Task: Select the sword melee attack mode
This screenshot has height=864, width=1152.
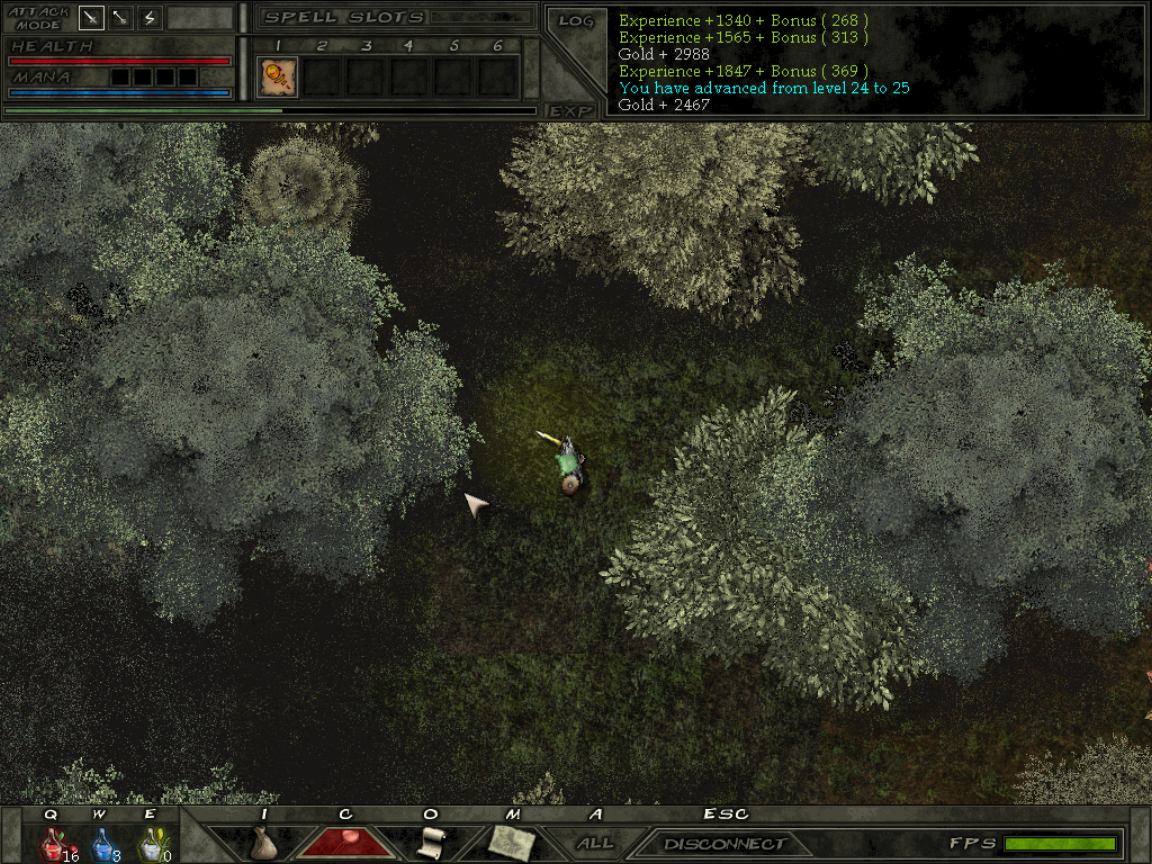Action: click(x=92, y=18)
